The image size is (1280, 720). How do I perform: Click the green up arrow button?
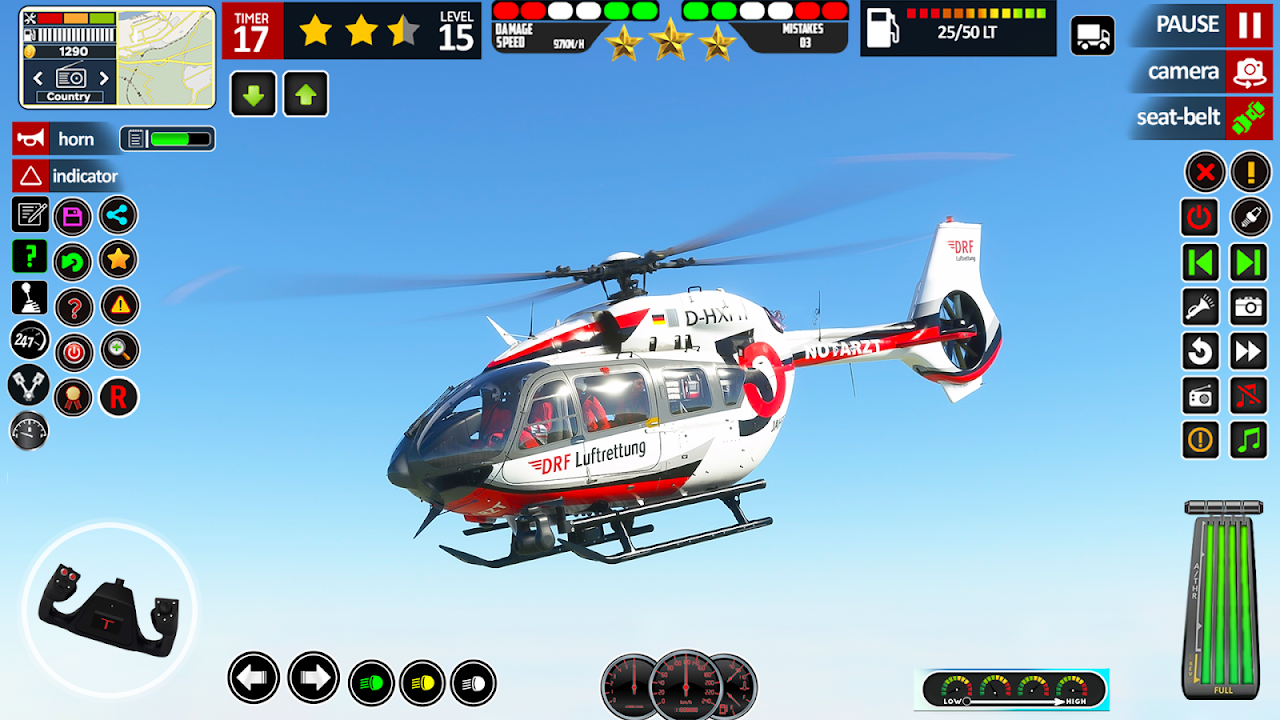[306, 95]
